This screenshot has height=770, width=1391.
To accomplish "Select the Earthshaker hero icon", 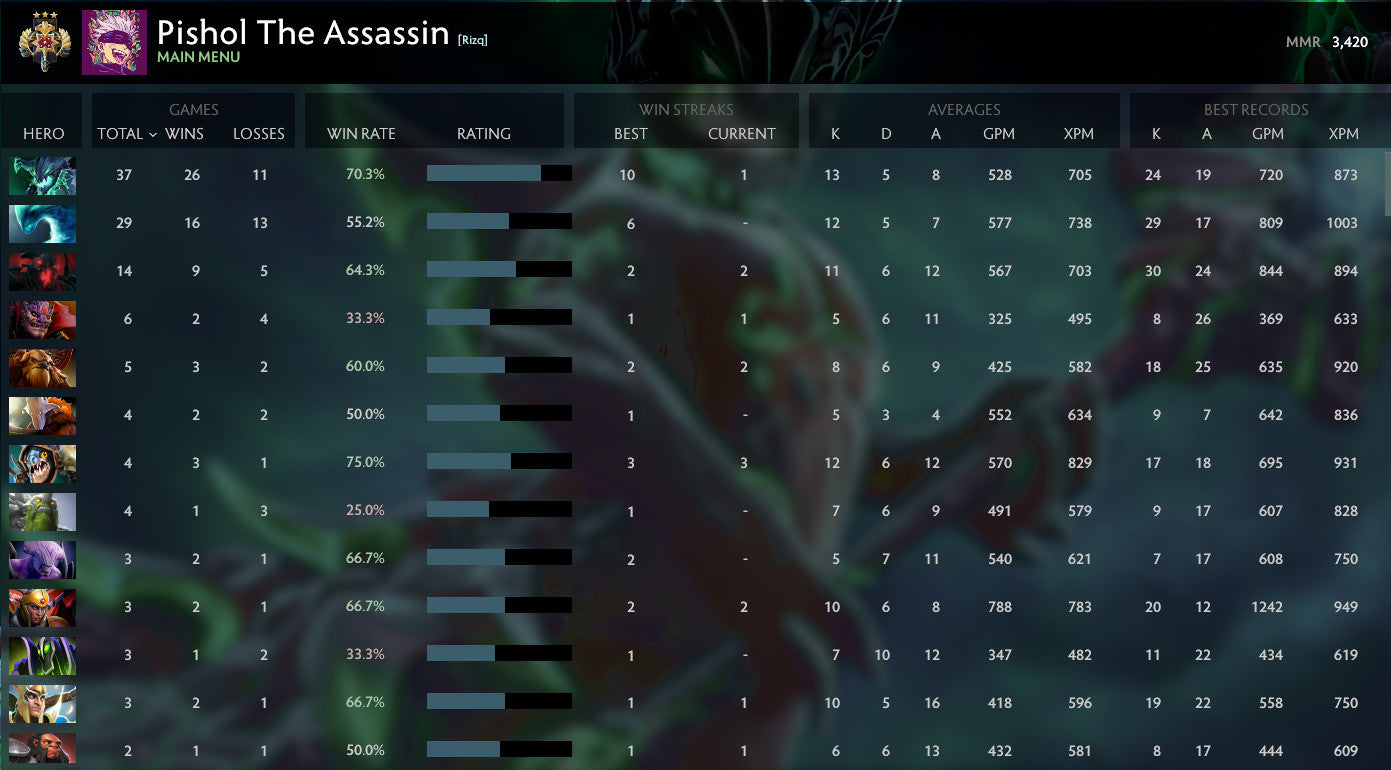I will (x=42, y=368).
